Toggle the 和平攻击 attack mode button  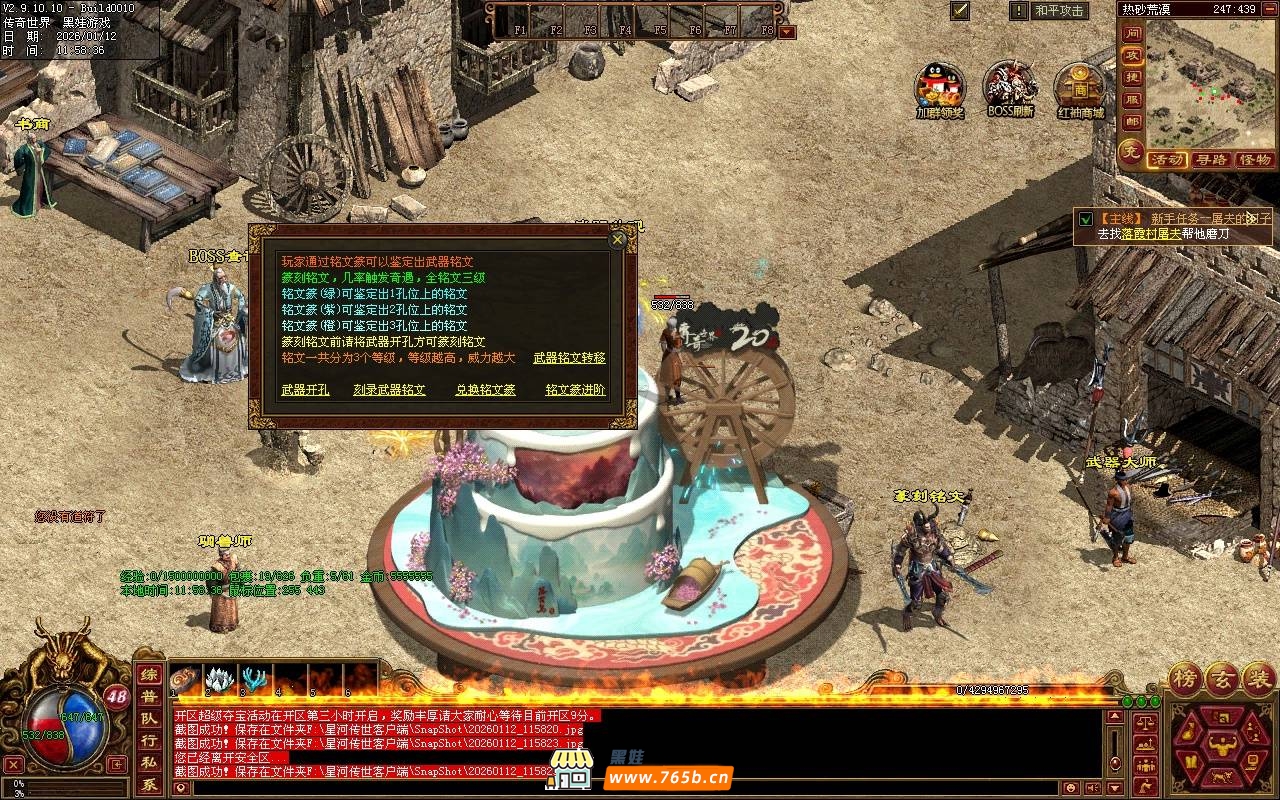click(1060, 11)
